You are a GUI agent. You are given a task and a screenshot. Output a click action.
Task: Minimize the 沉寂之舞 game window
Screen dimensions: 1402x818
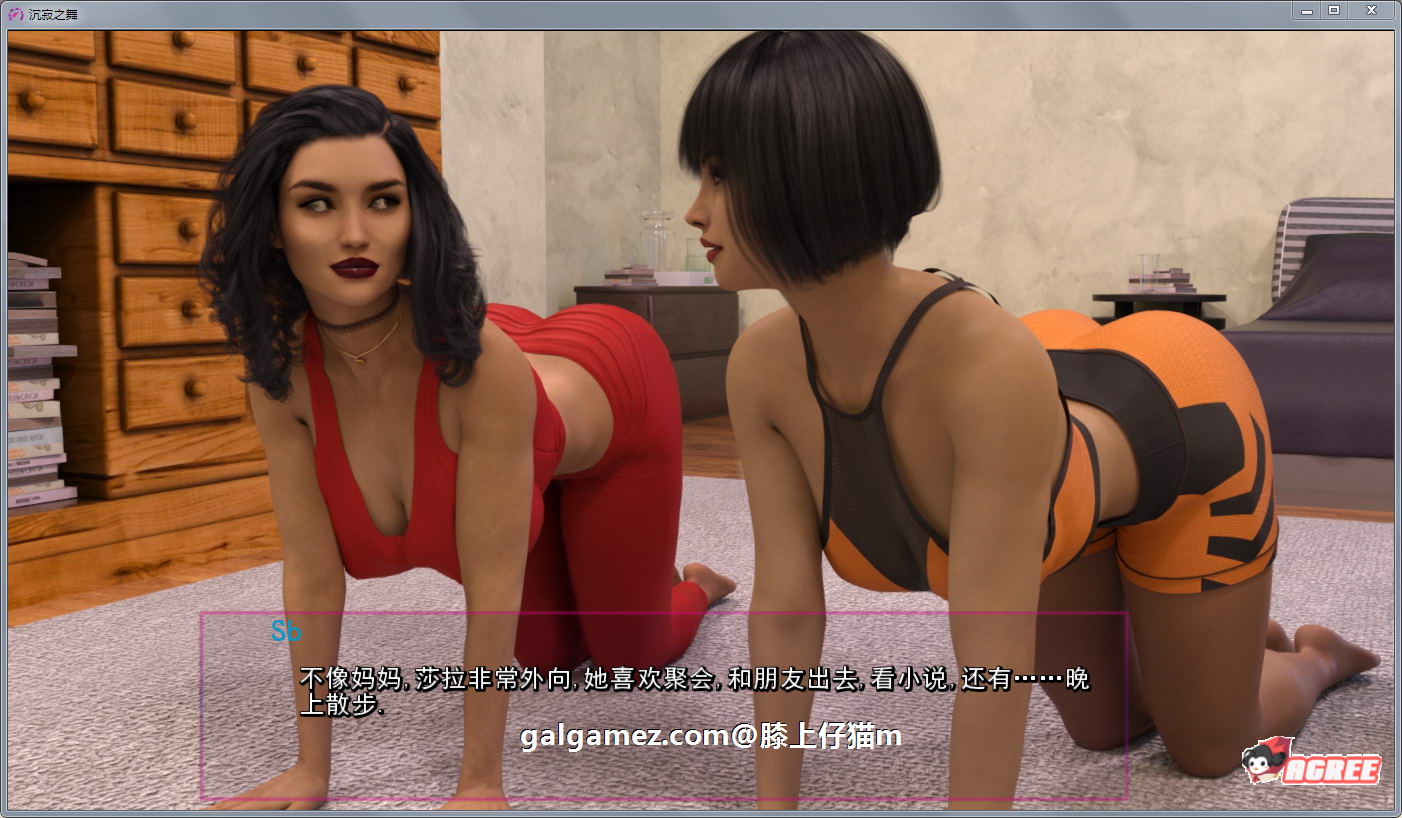pos(1308,10)
